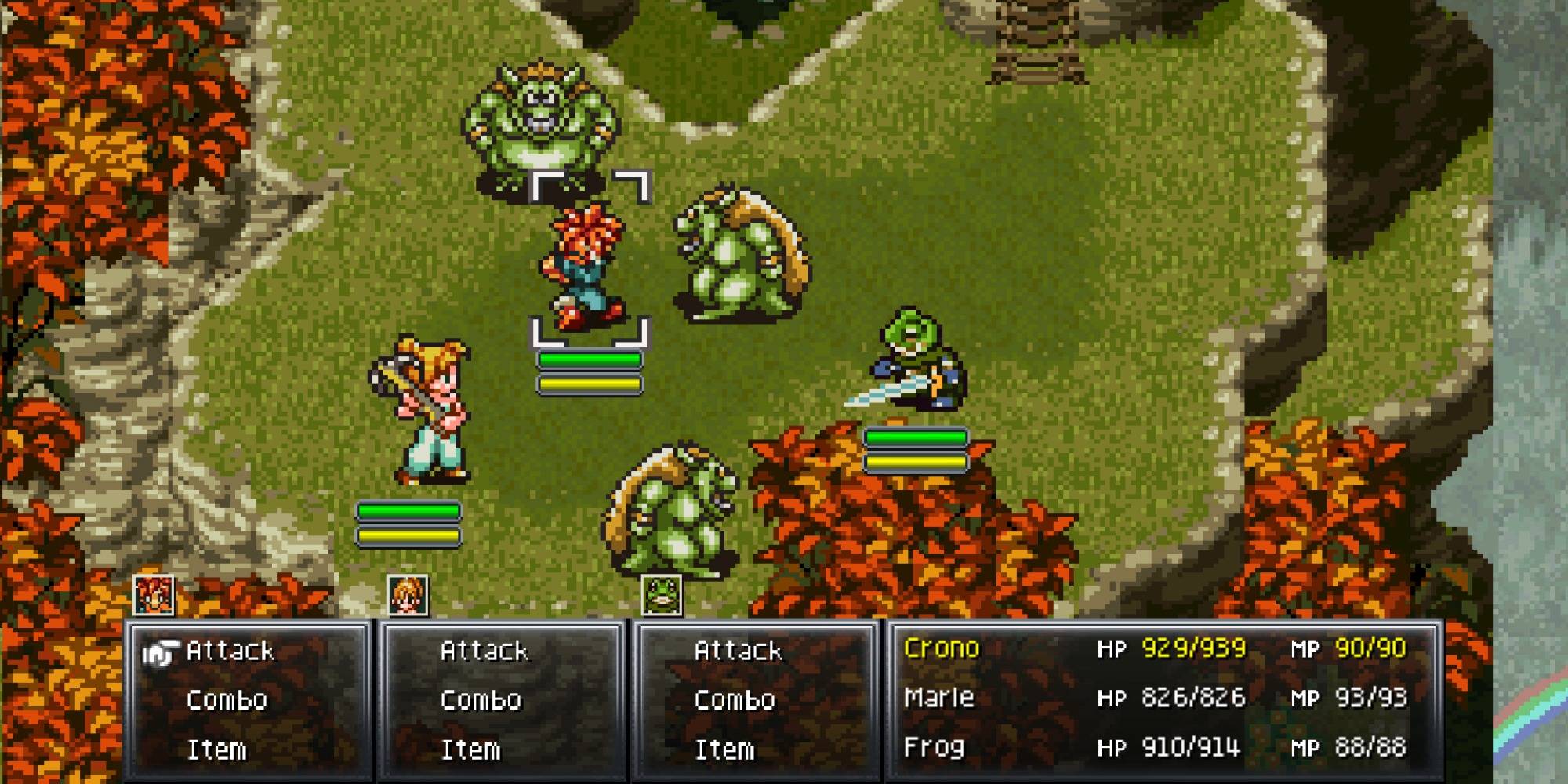Viewport: 1568px width, 784px height.
Task: Open Item in Frog's command menu
Action: 724,750
